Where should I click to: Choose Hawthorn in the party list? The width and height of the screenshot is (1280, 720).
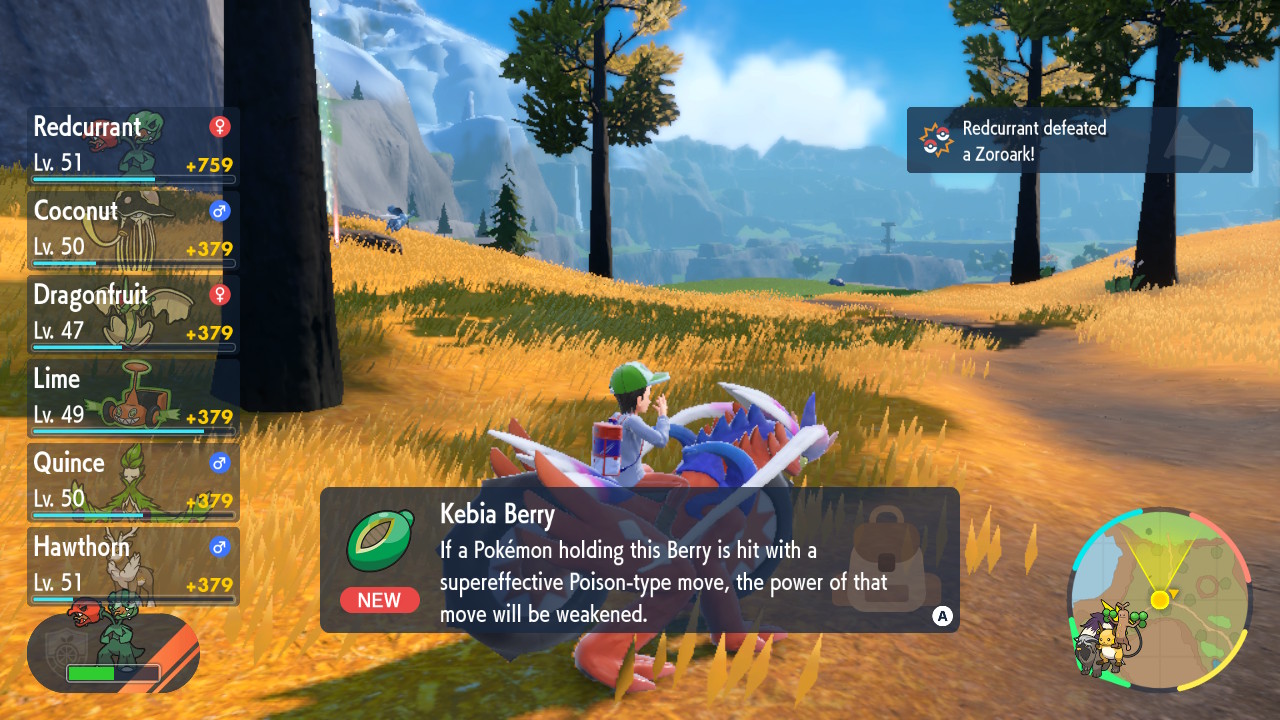click(133, 566)
